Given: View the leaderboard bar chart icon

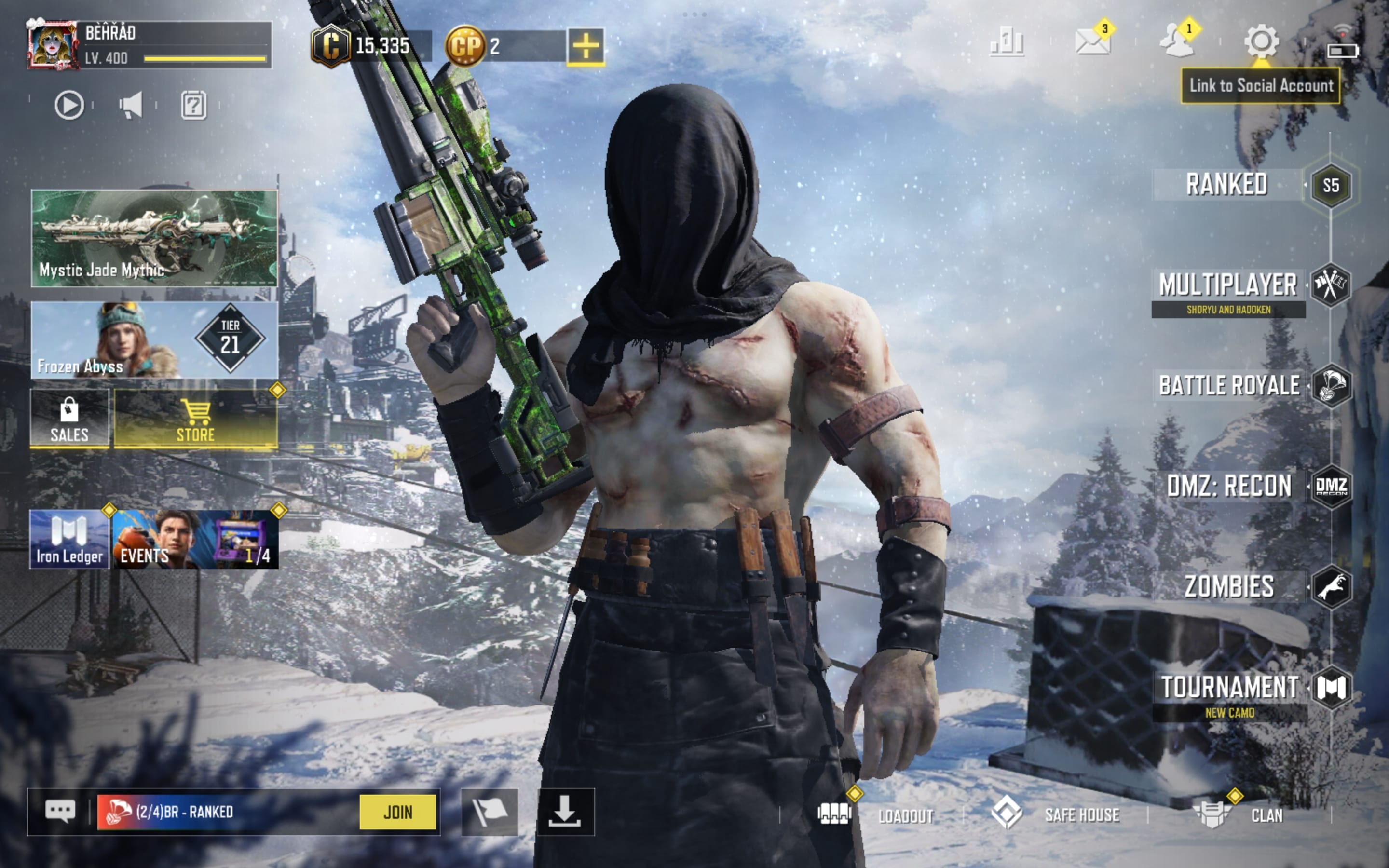Looking at the screenshot, I should point(1007,41).
